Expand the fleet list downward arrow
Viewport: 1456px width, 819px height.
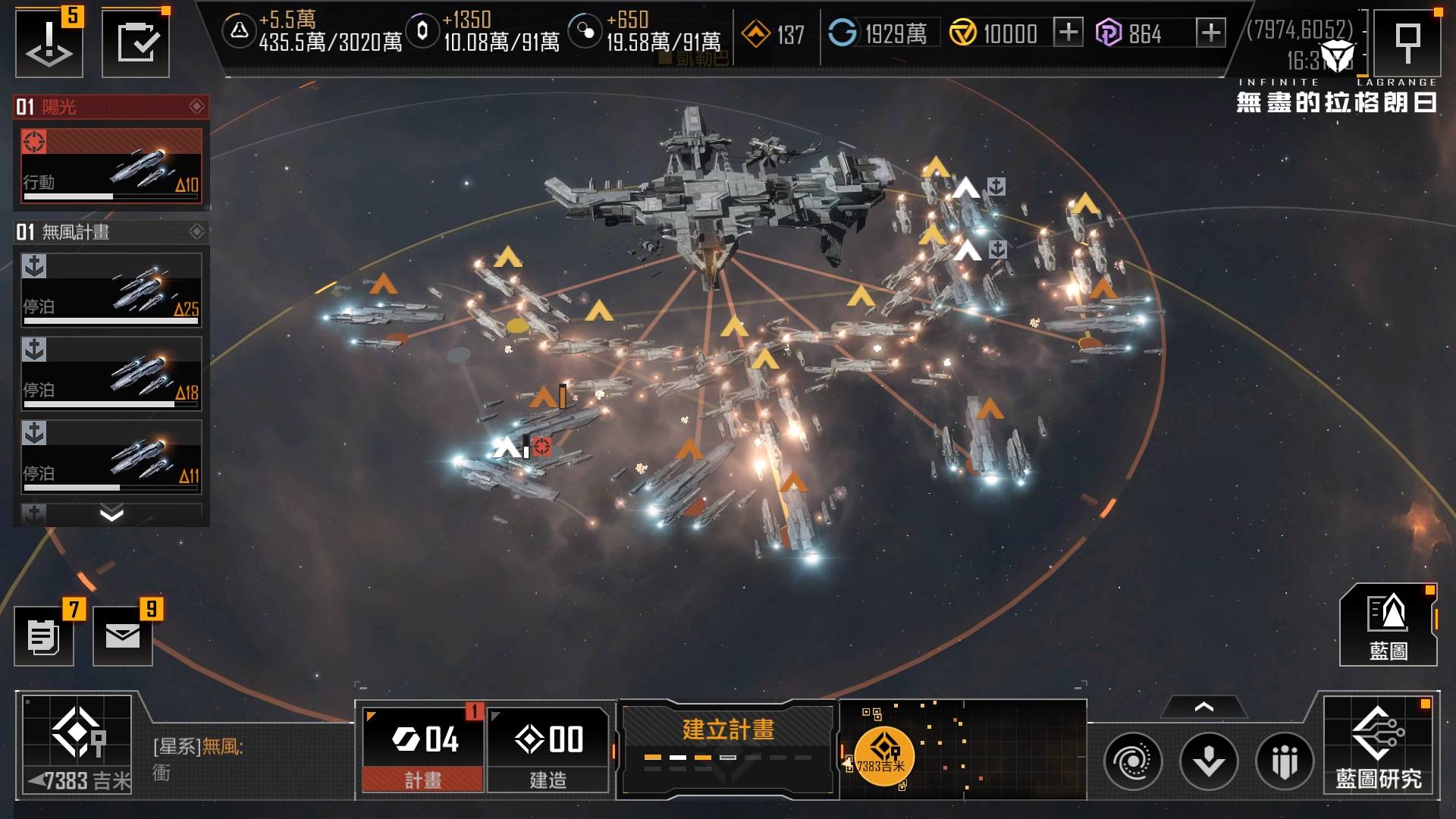[x=111, y=515]
